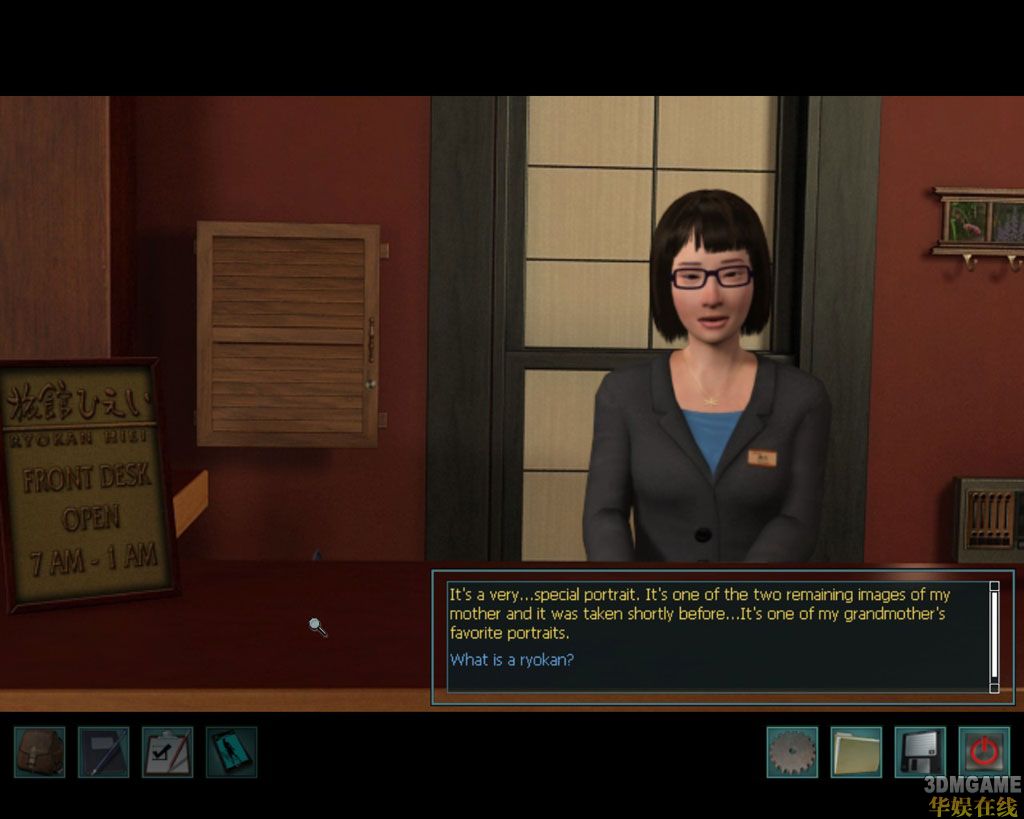Open the journal with pen icon
This screenshot has height=819, width=1024.
pos(104,751)
